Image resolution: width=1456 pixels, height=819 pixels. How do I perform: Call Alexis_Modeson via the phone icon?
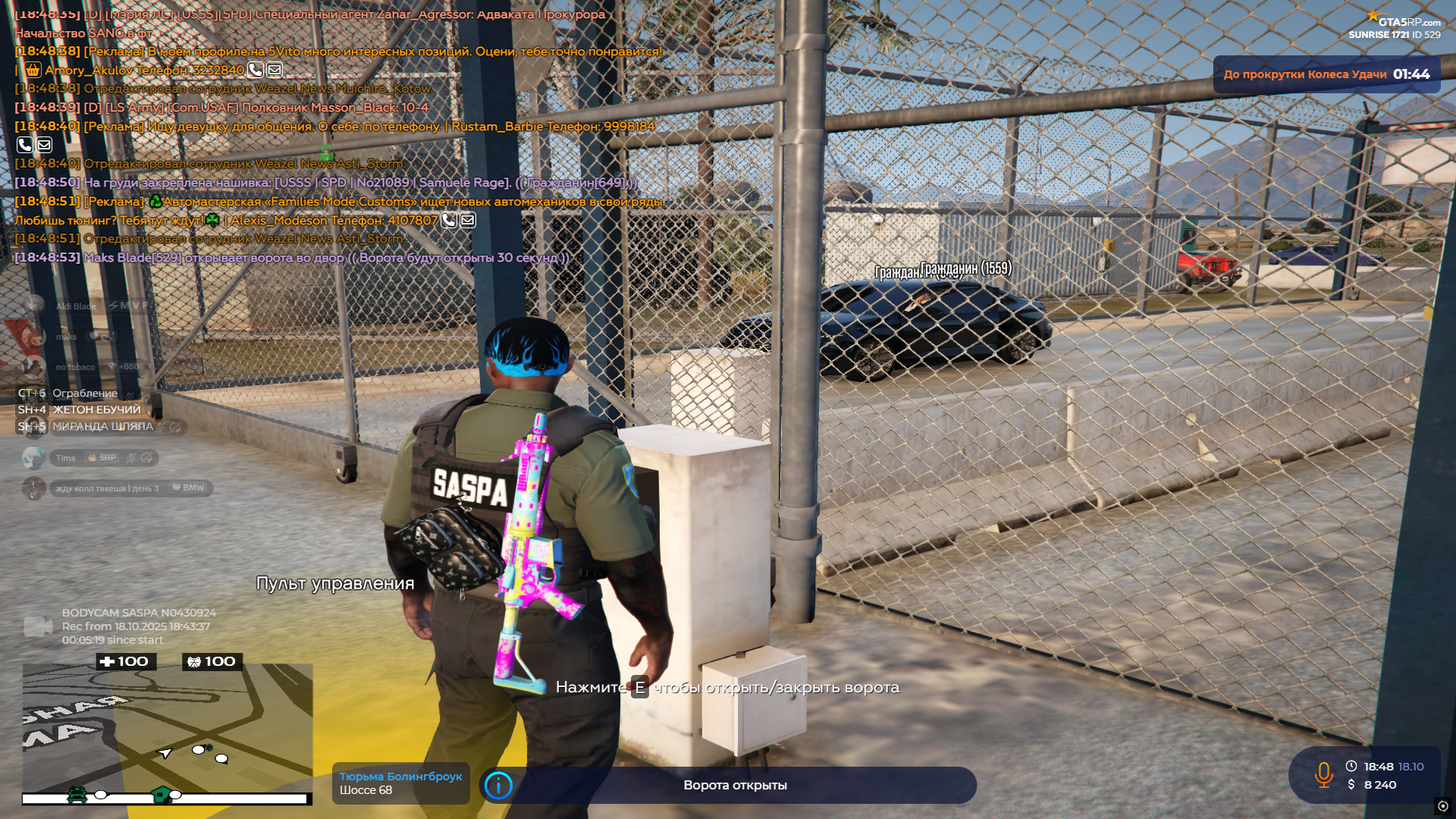pyautogui.click(x=449, y=221)
